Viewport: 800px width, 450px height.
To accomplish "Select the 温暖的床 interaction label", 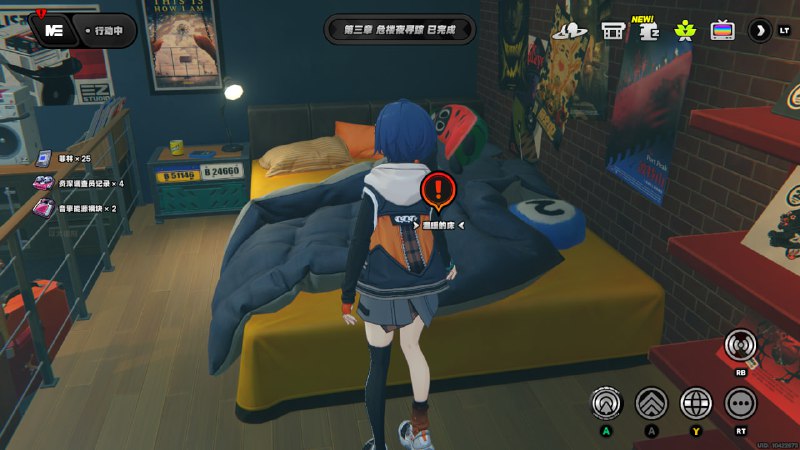I will [x=438, y=225].
